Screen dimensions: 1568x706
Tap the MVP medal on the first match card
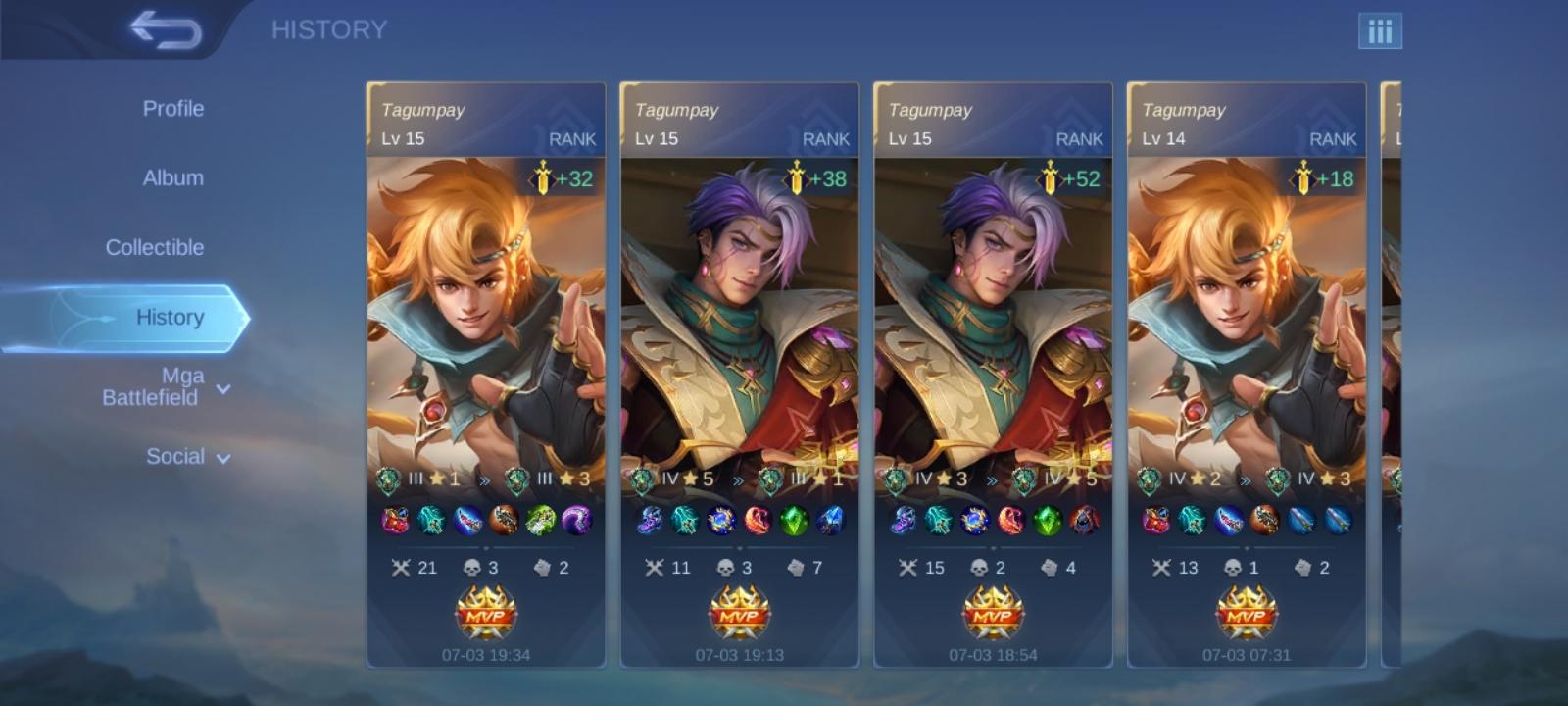point(486,611)
